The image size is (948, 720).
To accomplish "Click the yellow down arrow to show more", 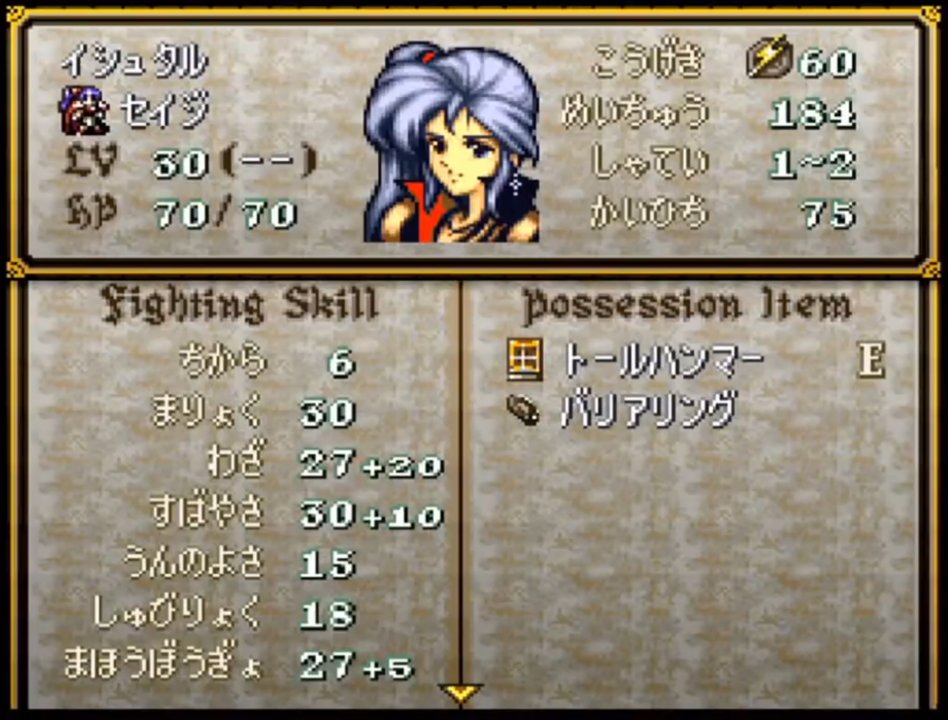I will coord(461,692).
